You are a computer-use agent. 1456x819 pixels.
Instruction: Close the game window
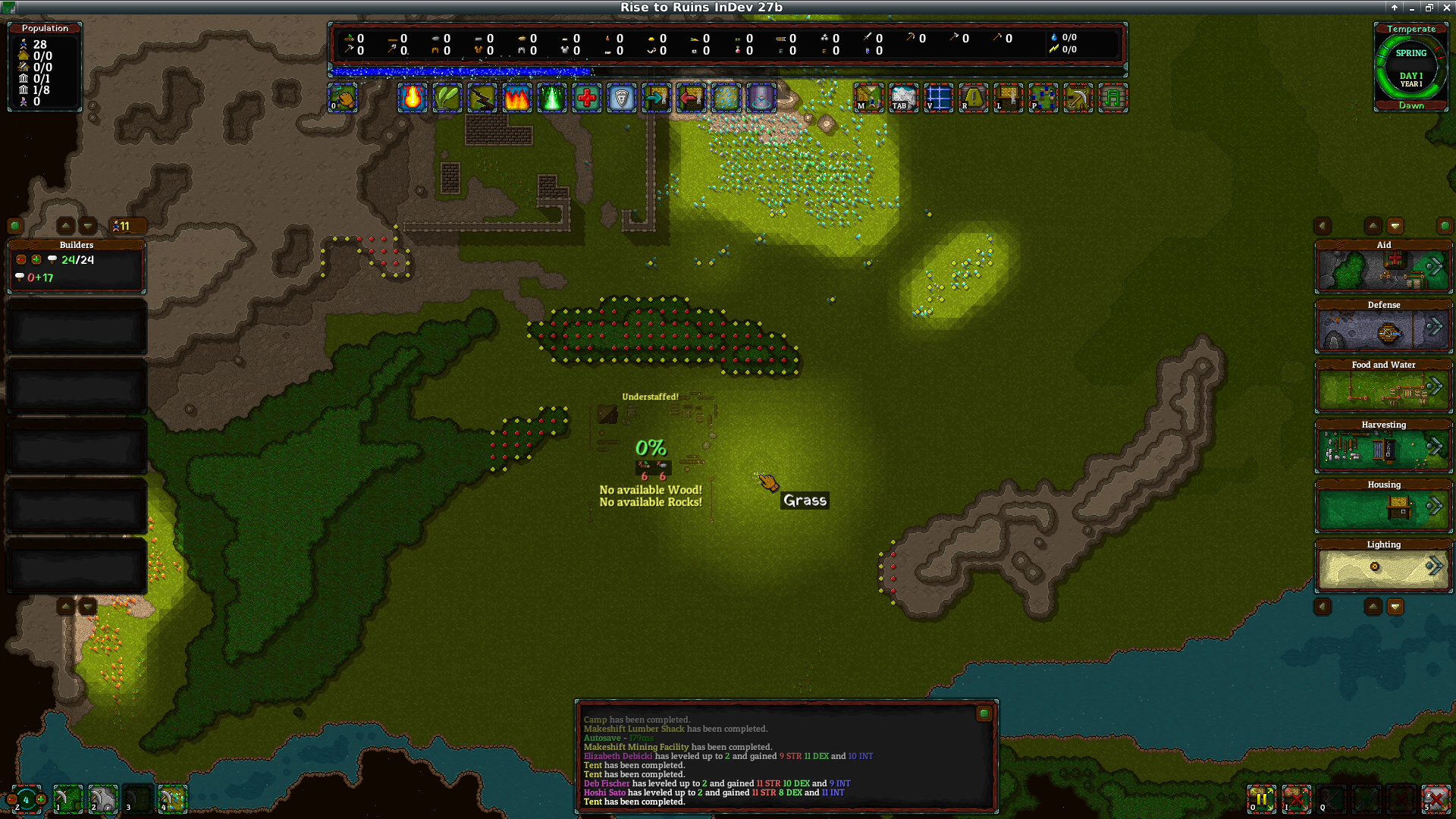point(1446,8)
